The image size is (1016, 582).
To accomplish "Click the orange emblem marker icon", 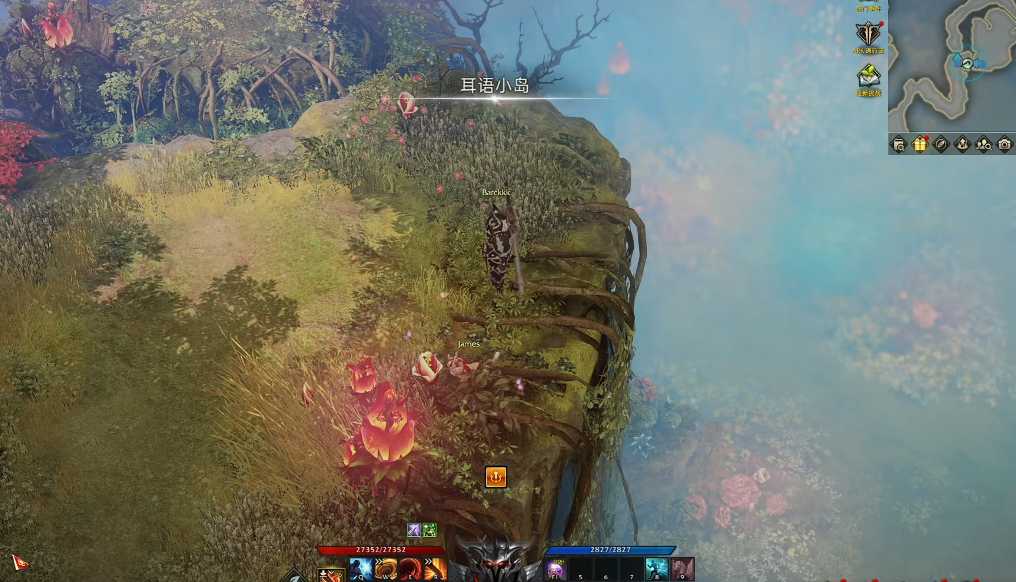I will click(495, 476).
